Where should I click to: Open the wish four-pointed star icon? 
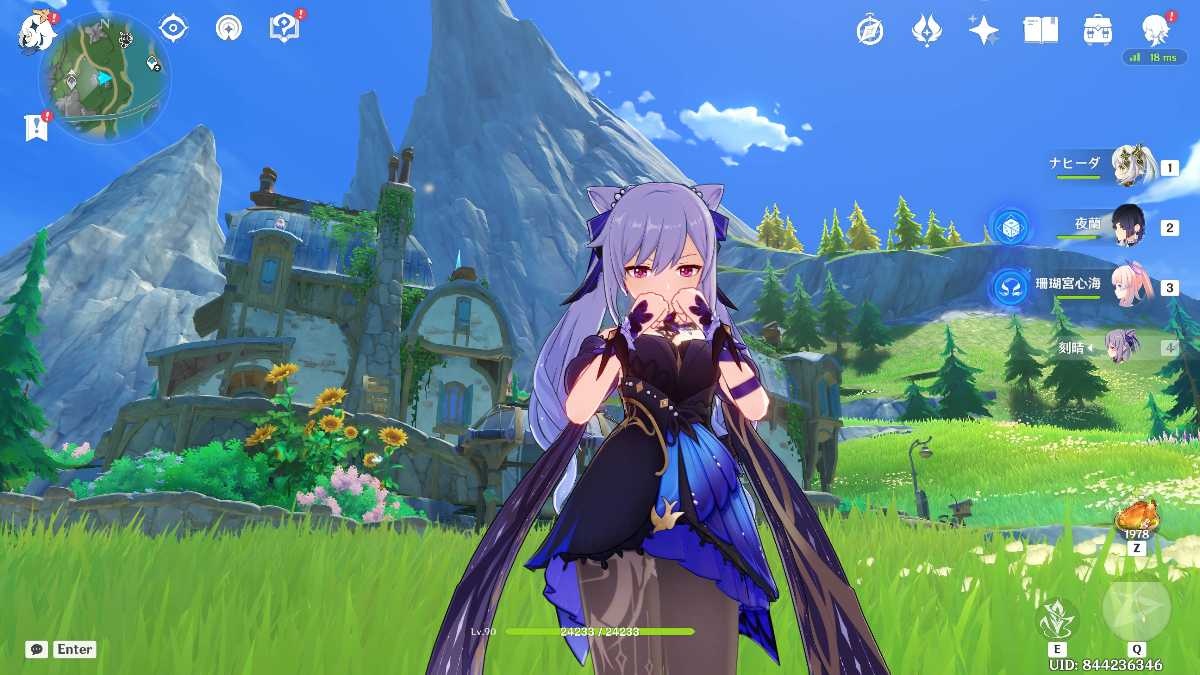(x=983, y=30)
